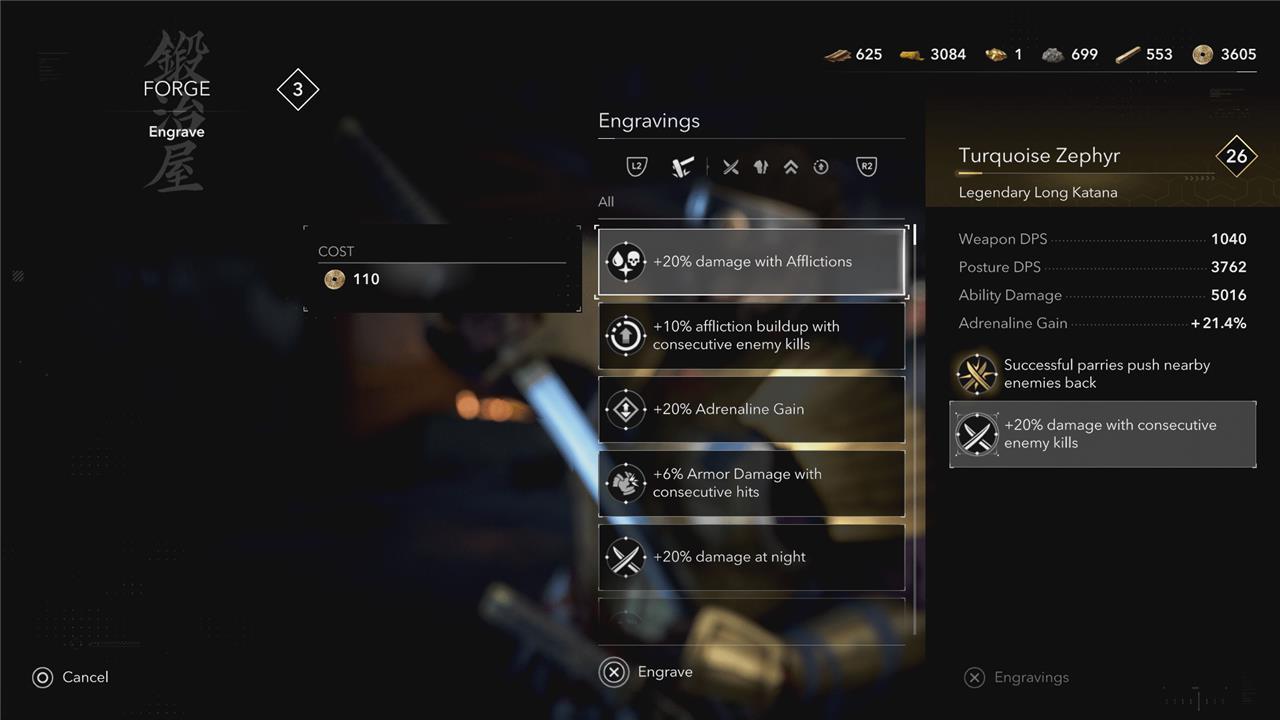
Task: Open the circular arrow engraving category
Action: (821, 167)
